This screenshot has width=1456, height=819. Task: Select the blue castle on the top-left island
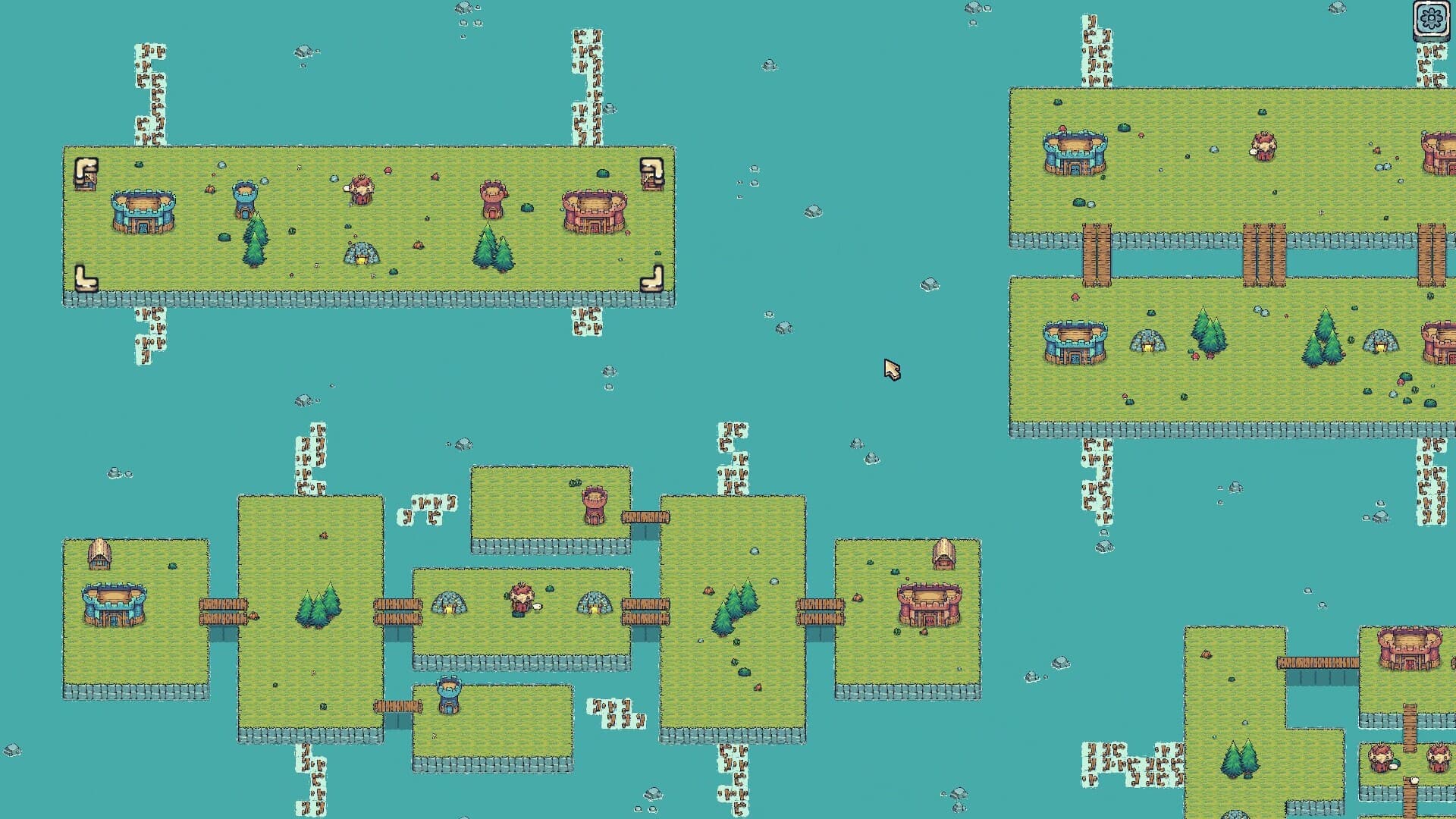tap(143, 211)
